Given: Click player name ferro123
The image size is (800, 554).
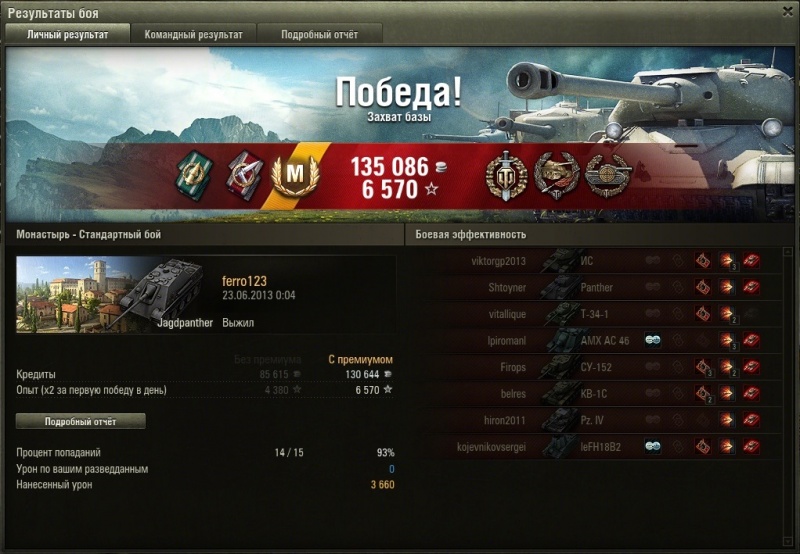Looking at the screenshot, I should click(x=244, y=282).
